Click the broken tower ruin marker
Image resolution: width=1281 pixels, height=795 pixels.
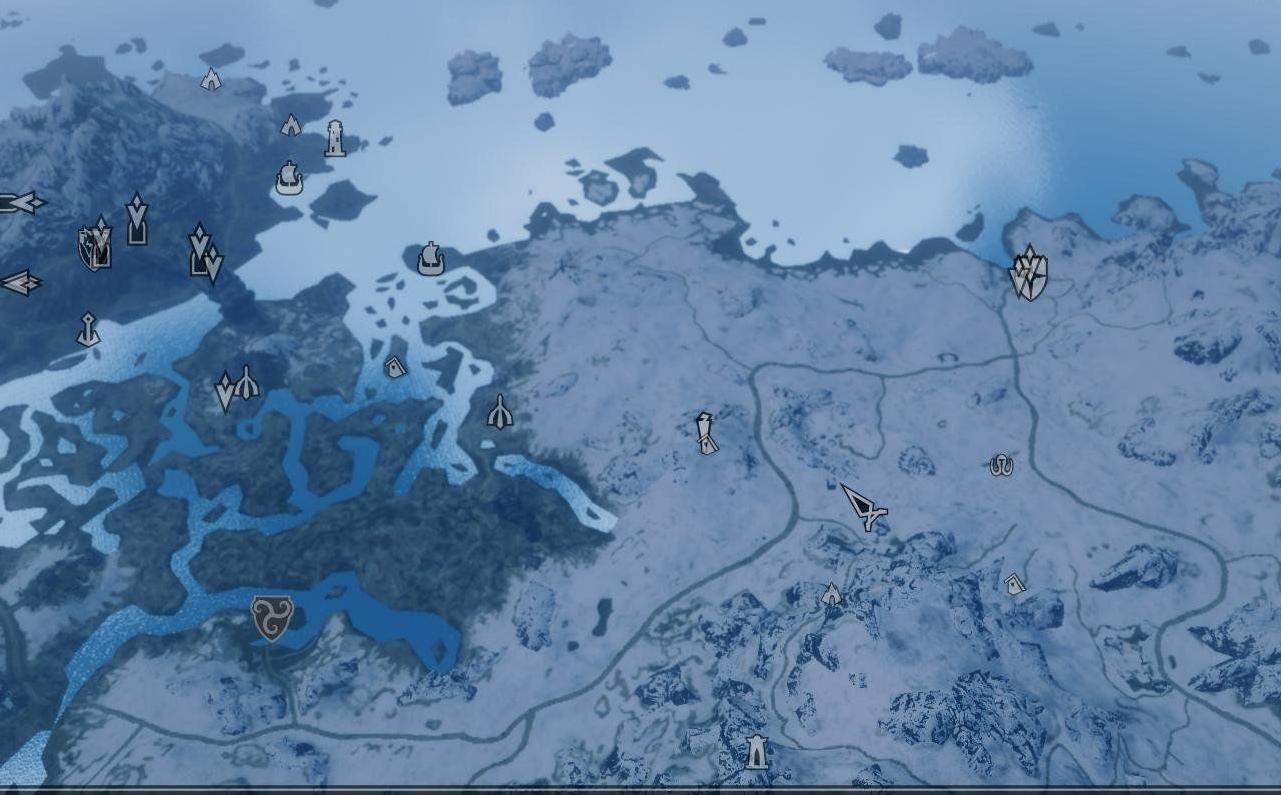click(707, 433)
